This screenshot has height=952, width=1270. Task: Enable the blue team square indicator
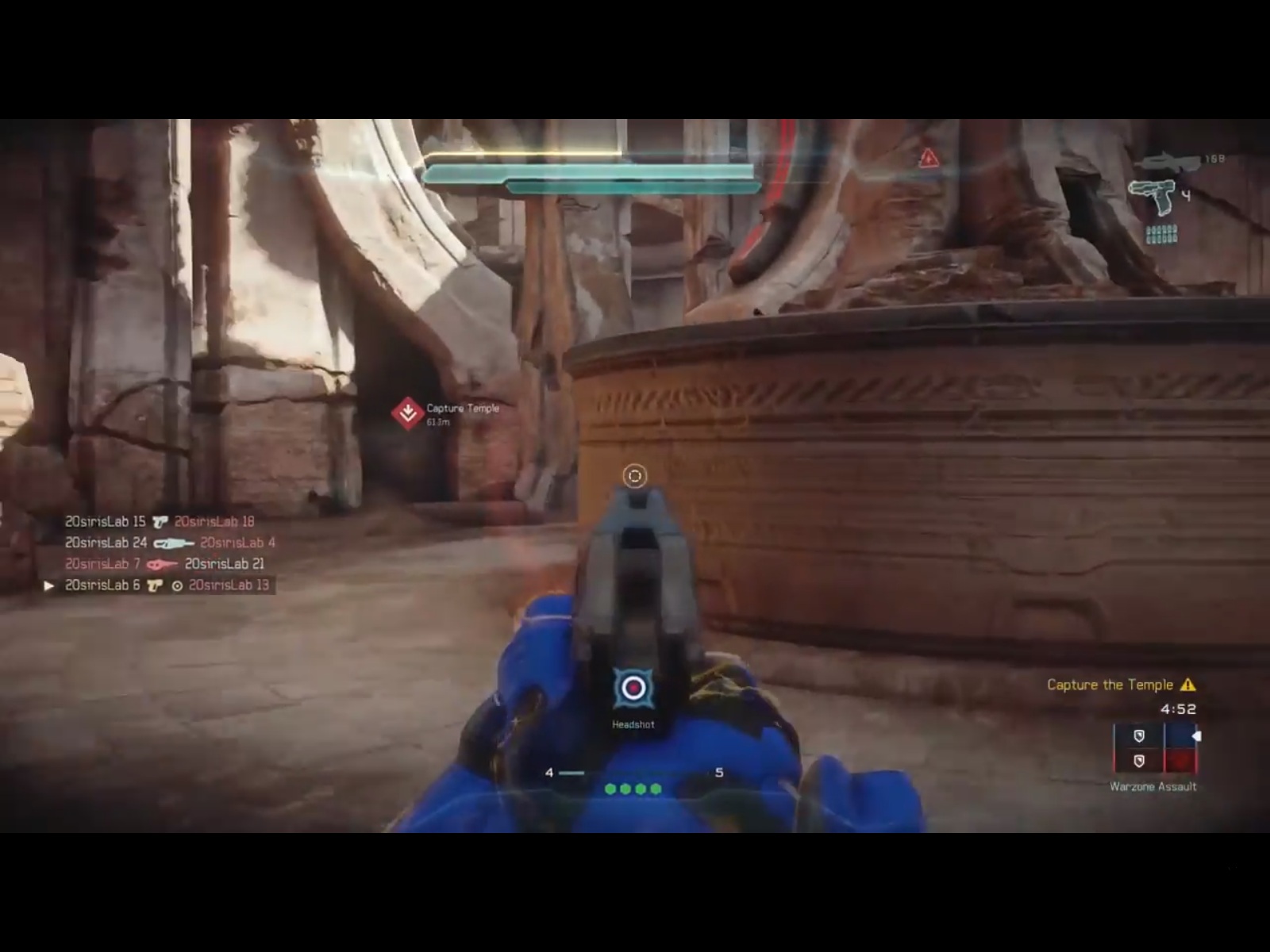[1180, 734]
